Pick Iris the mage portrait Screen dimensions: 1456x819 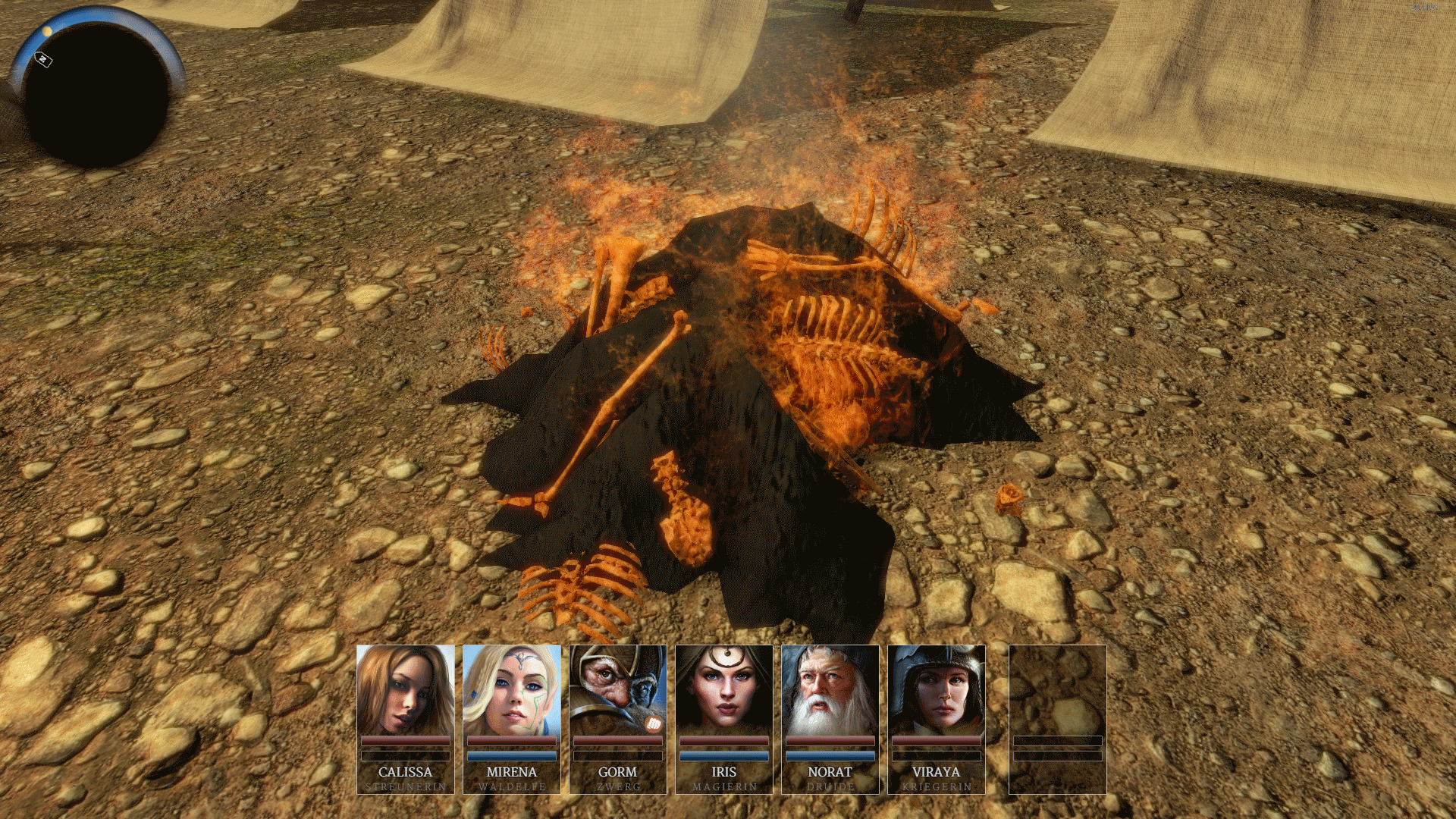point(723,690)
